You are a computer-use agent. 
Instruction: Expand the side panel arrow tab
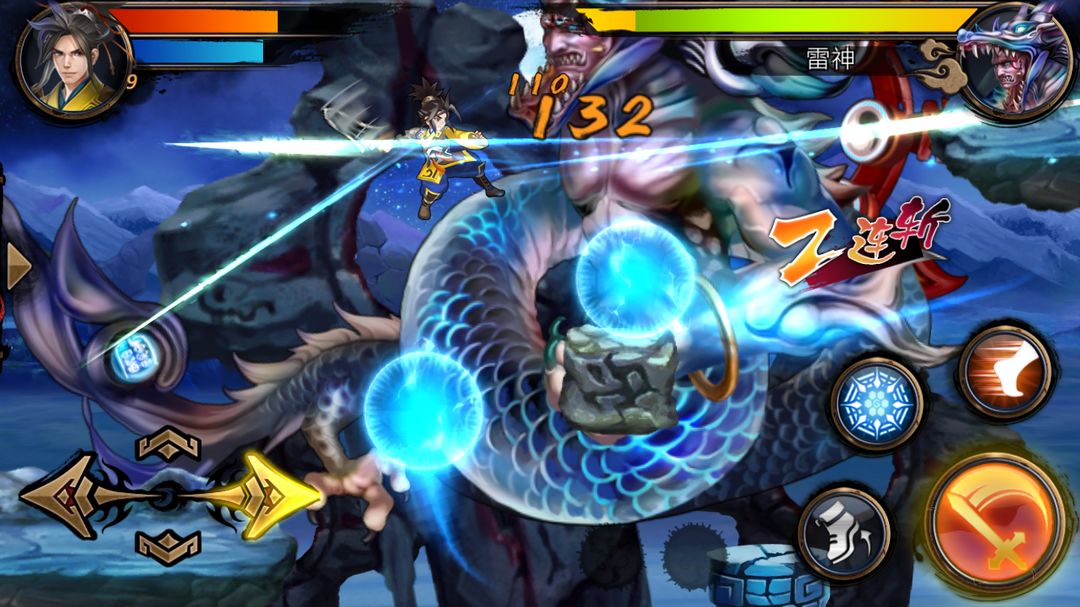tap(16, 266)
